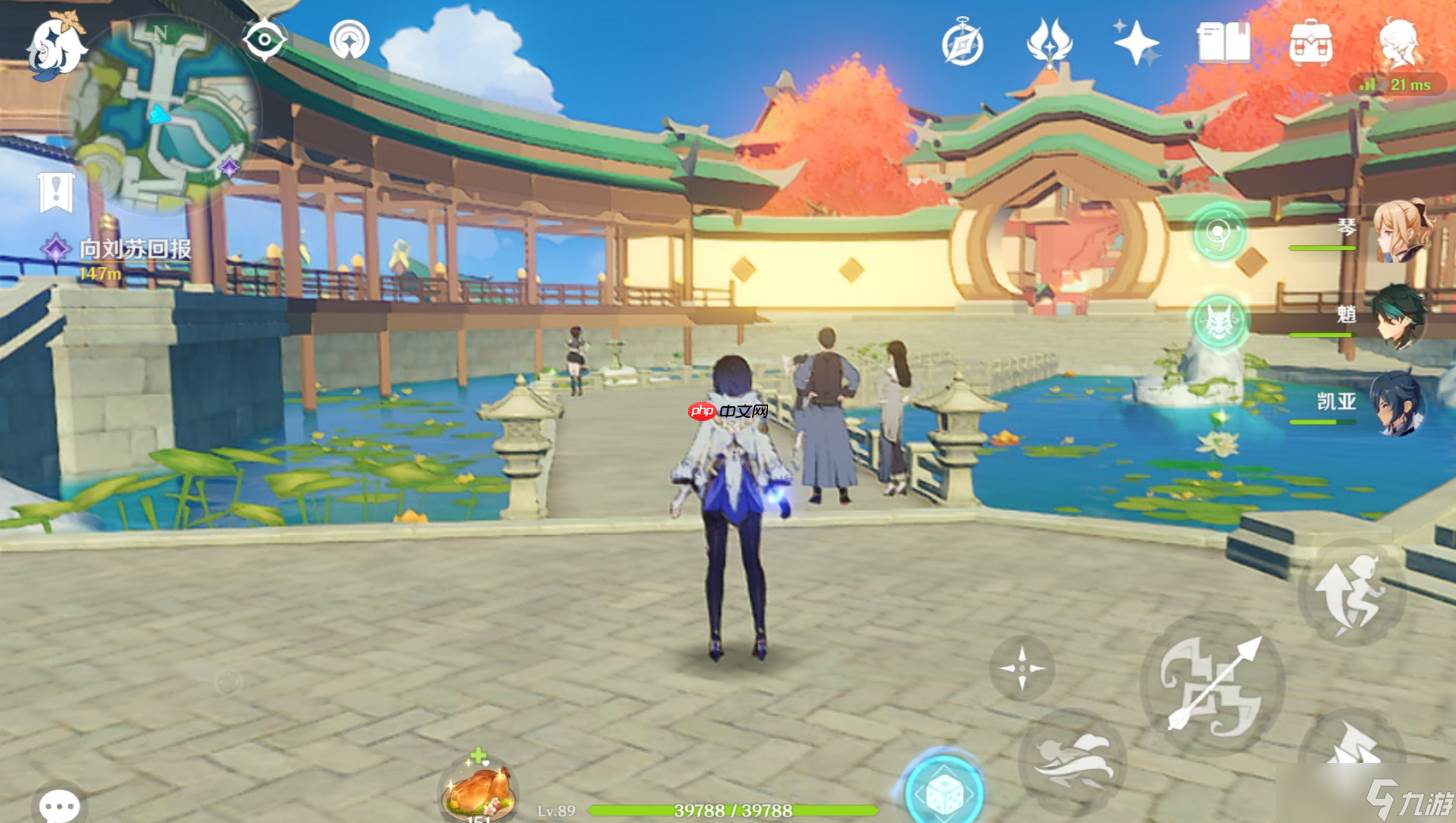Open the character screen portrait icon
The width and height of the screenshot is (1456, 823).
[1399, 42]
